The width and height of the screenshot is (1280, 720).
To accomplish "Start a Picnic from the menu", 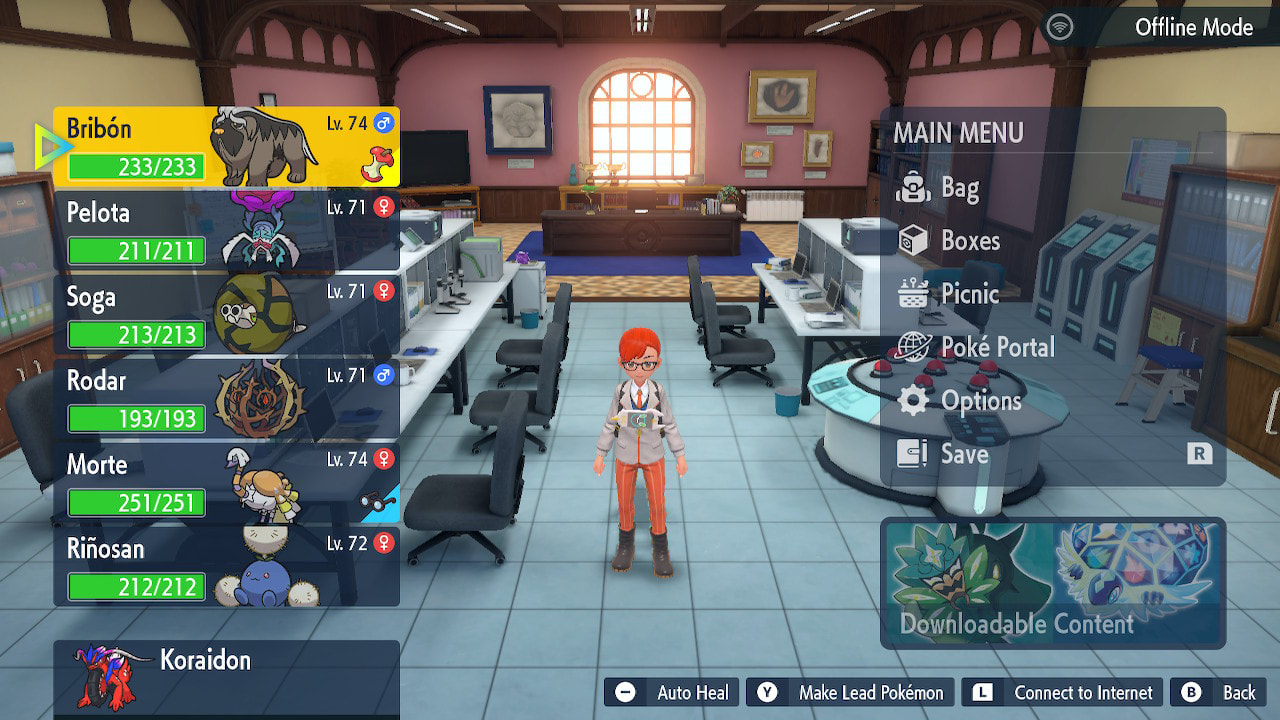I will click(968, 294).
